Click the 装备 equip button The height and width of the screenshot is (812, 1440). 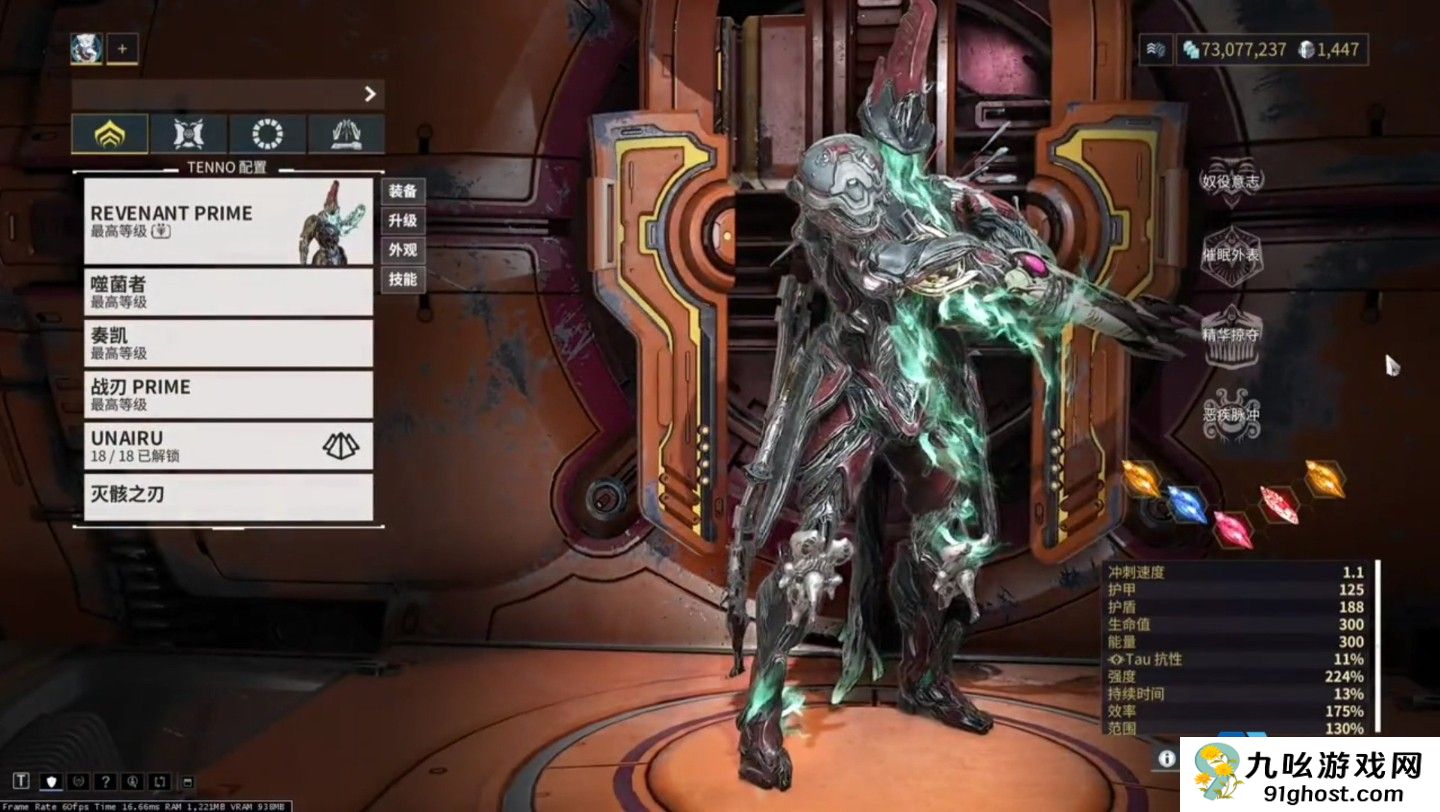point(403,190)
